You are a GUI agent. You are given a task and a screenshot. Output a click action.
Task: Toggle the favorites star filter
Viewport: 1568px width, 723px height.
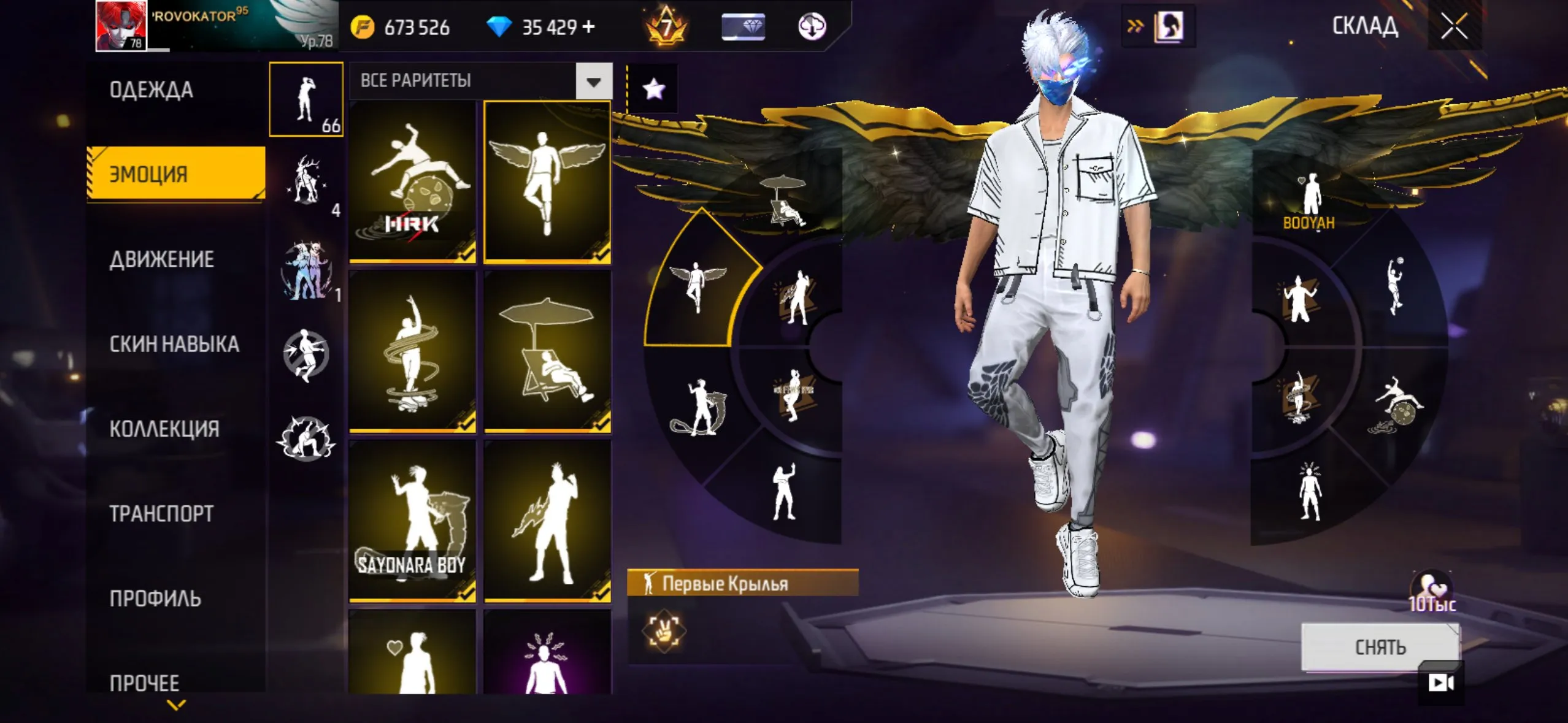[x=653, y=90]
